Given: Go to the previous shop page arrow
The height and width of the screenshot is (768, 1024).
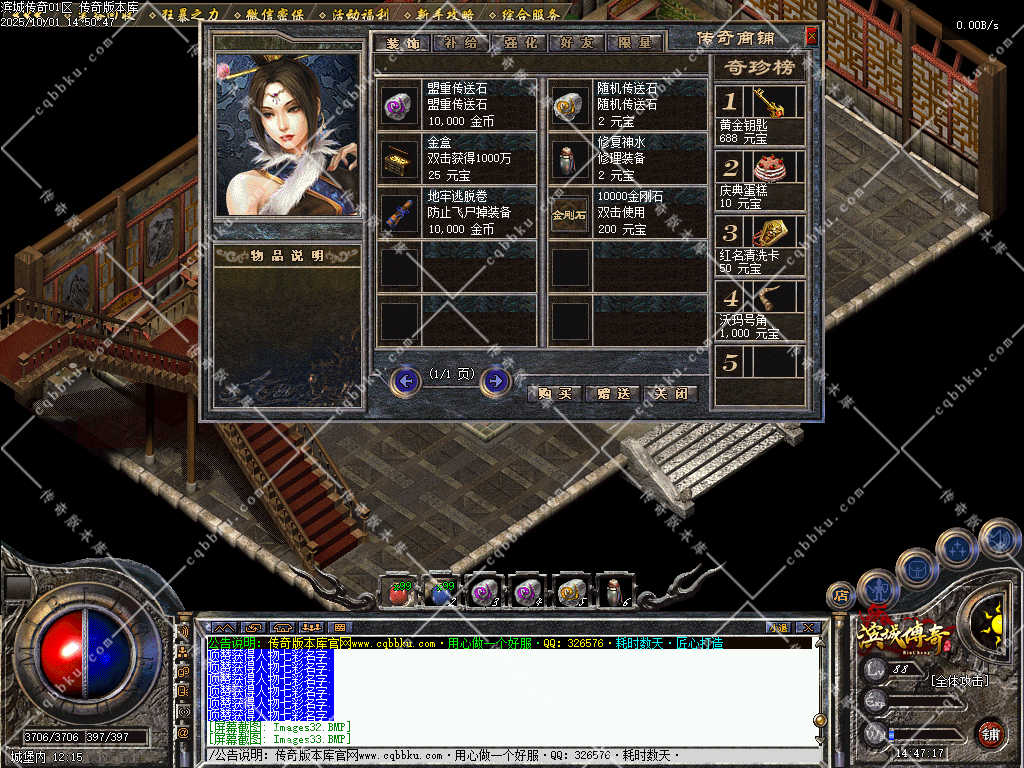Looking at the screenshot, I should [405, 381].
